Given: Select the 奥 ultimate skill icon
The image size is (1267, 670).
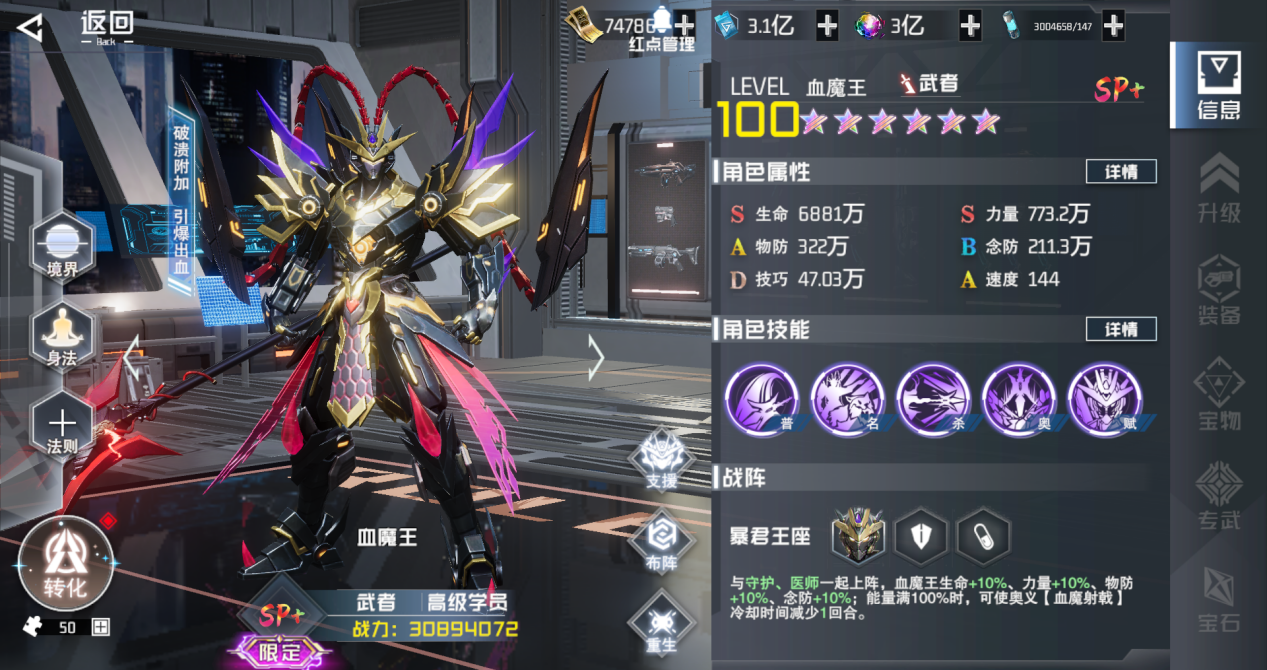Looking at the screenshot, I should 1019,399.
